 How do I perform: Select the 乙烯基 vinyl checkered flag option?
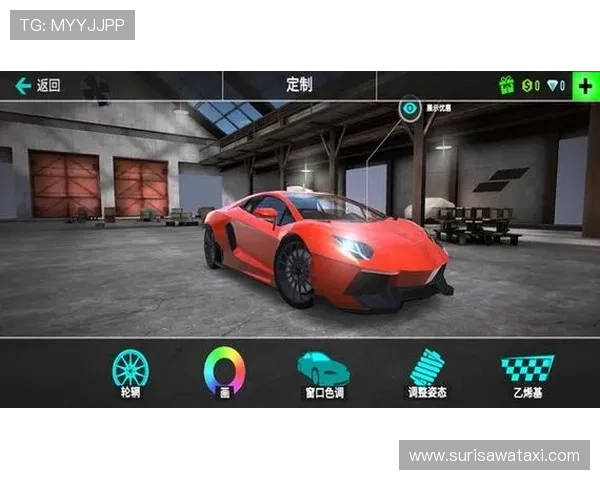click(x=527, y=372)
